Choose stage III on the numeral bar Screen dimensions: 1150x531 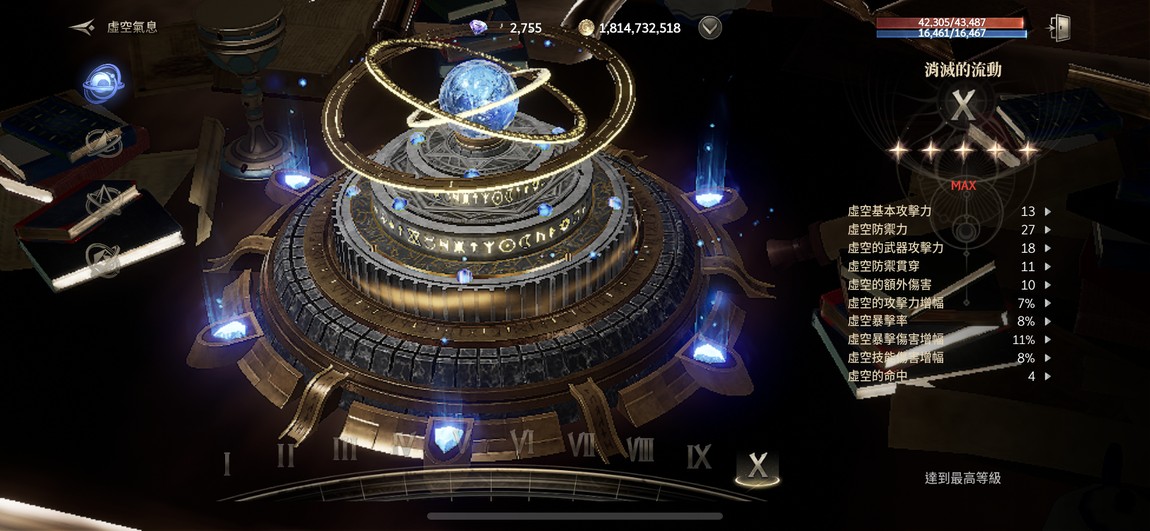click(345, 449)
